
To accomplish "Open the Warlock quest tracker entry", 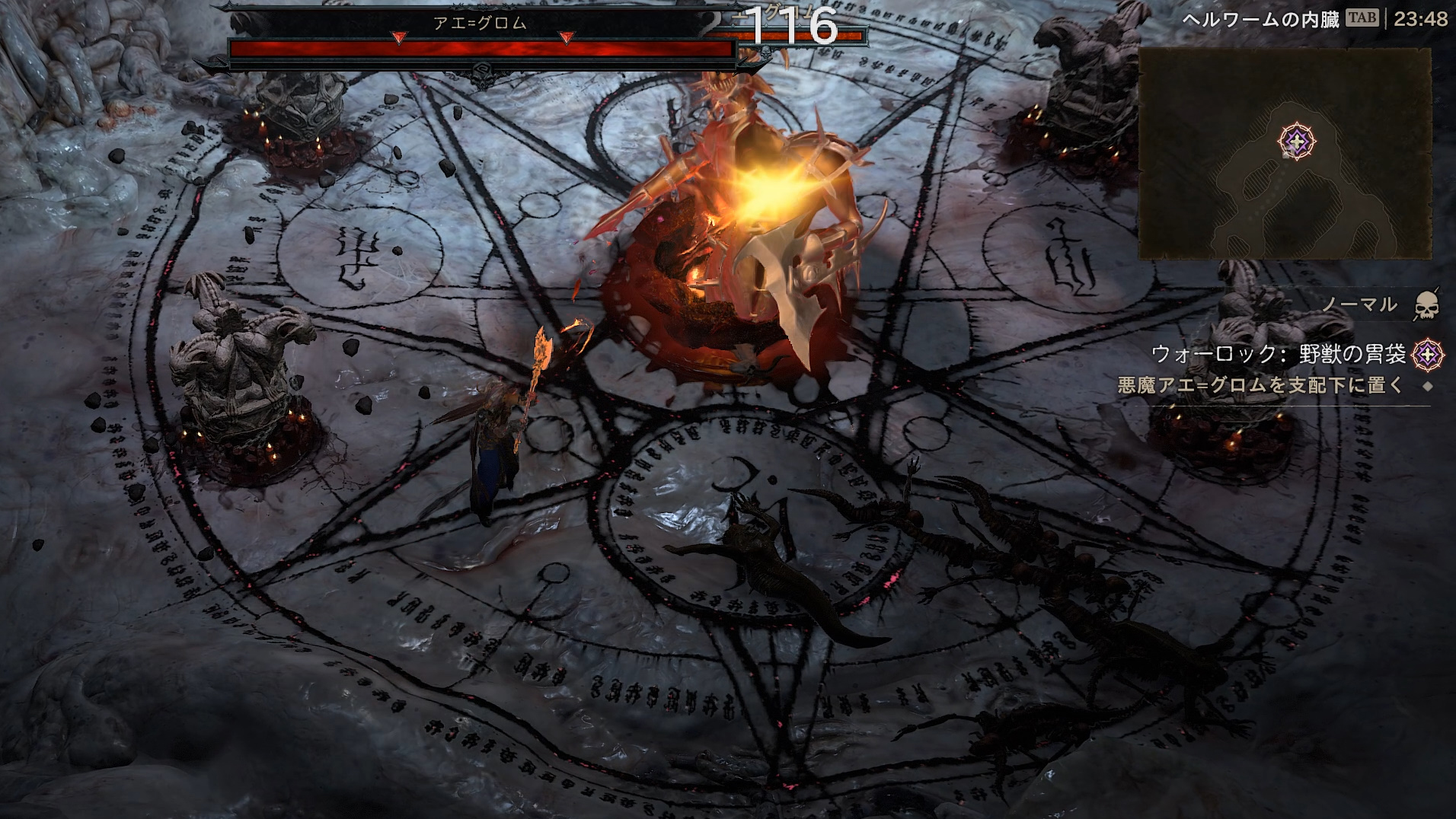I will (1278, 354).
